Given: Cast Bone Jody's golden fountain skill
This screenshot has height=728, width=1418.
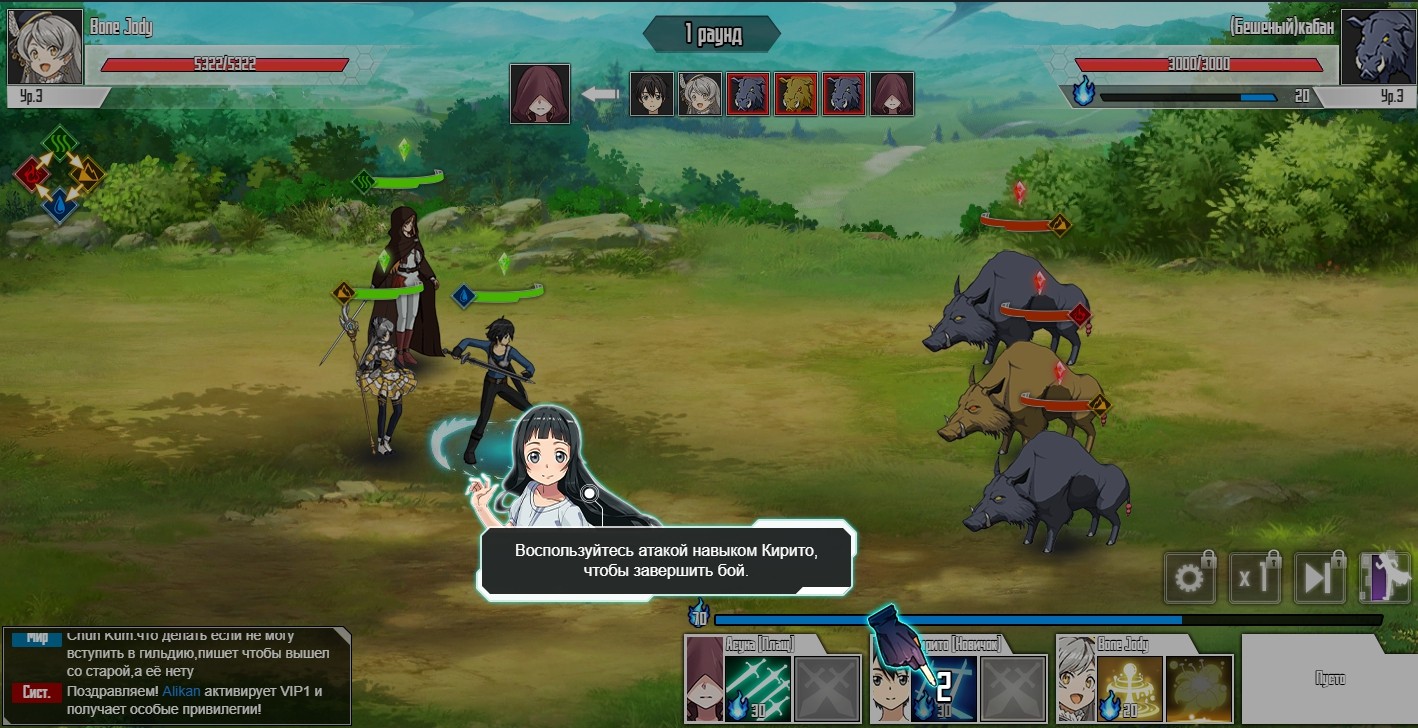Looking at the screenshot, I should [x=1130, y=689].
